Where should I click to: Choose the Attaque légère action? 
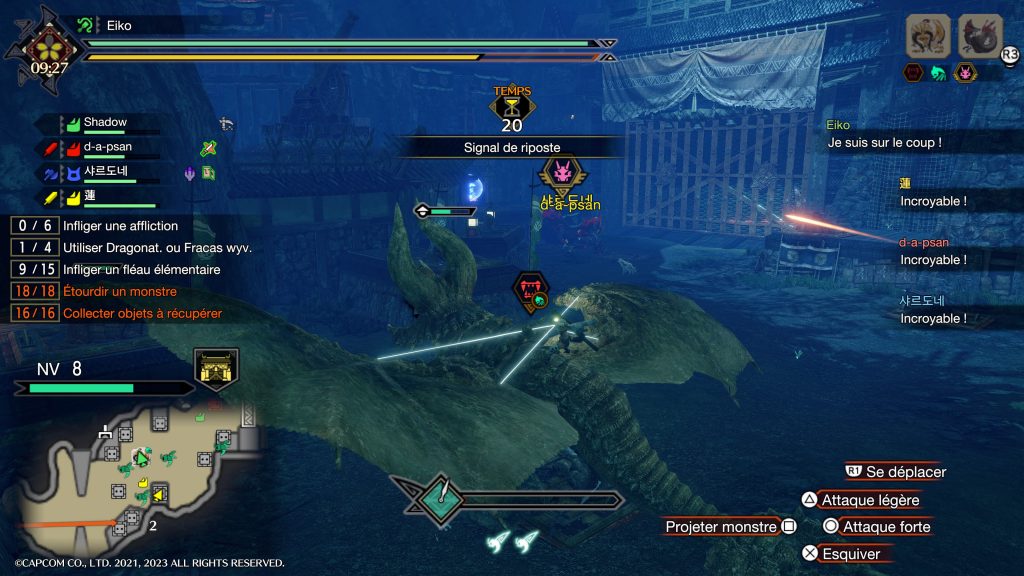click(x=869, y=500)
